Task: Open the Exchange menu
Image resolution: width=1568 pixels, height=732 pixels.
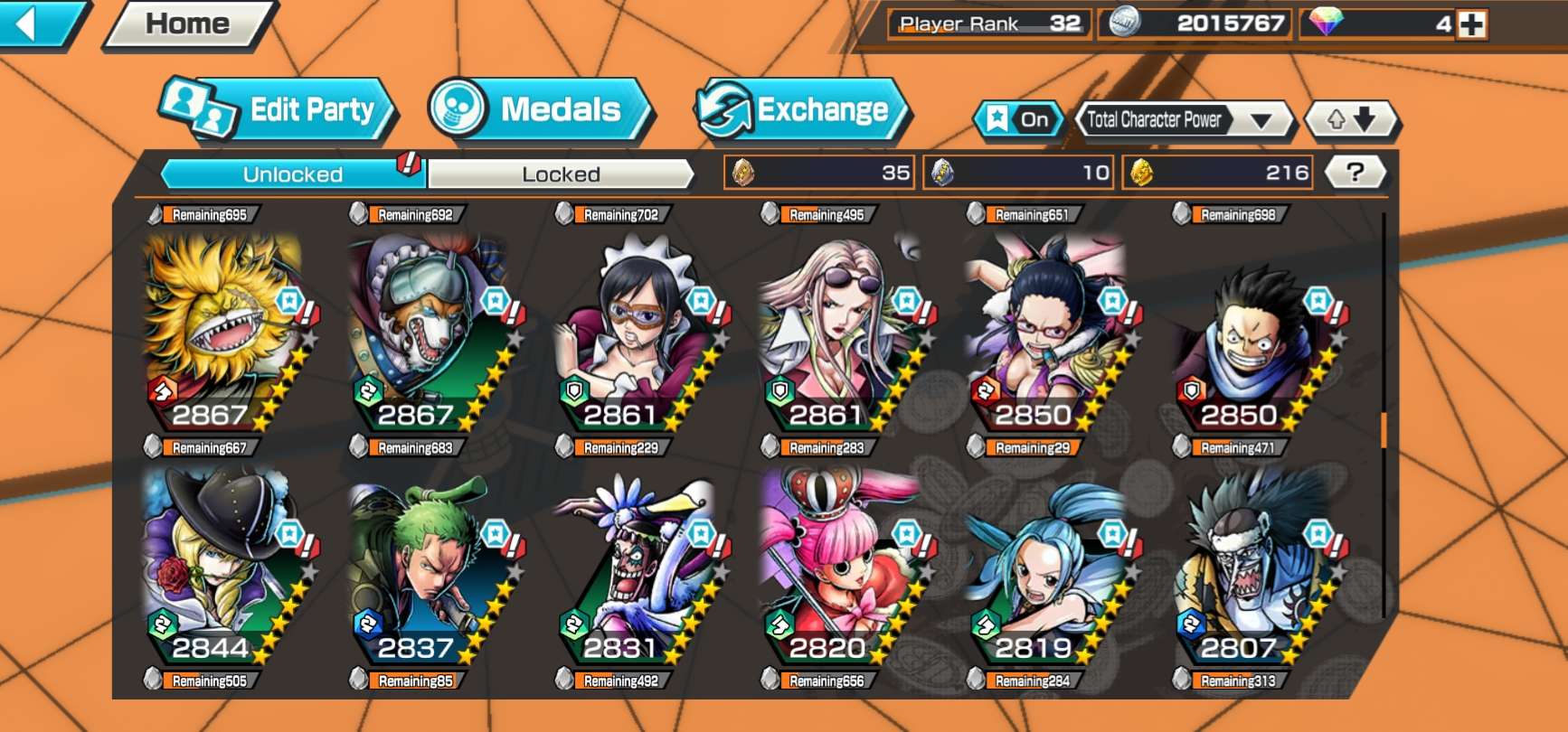Action: (801, 109)
